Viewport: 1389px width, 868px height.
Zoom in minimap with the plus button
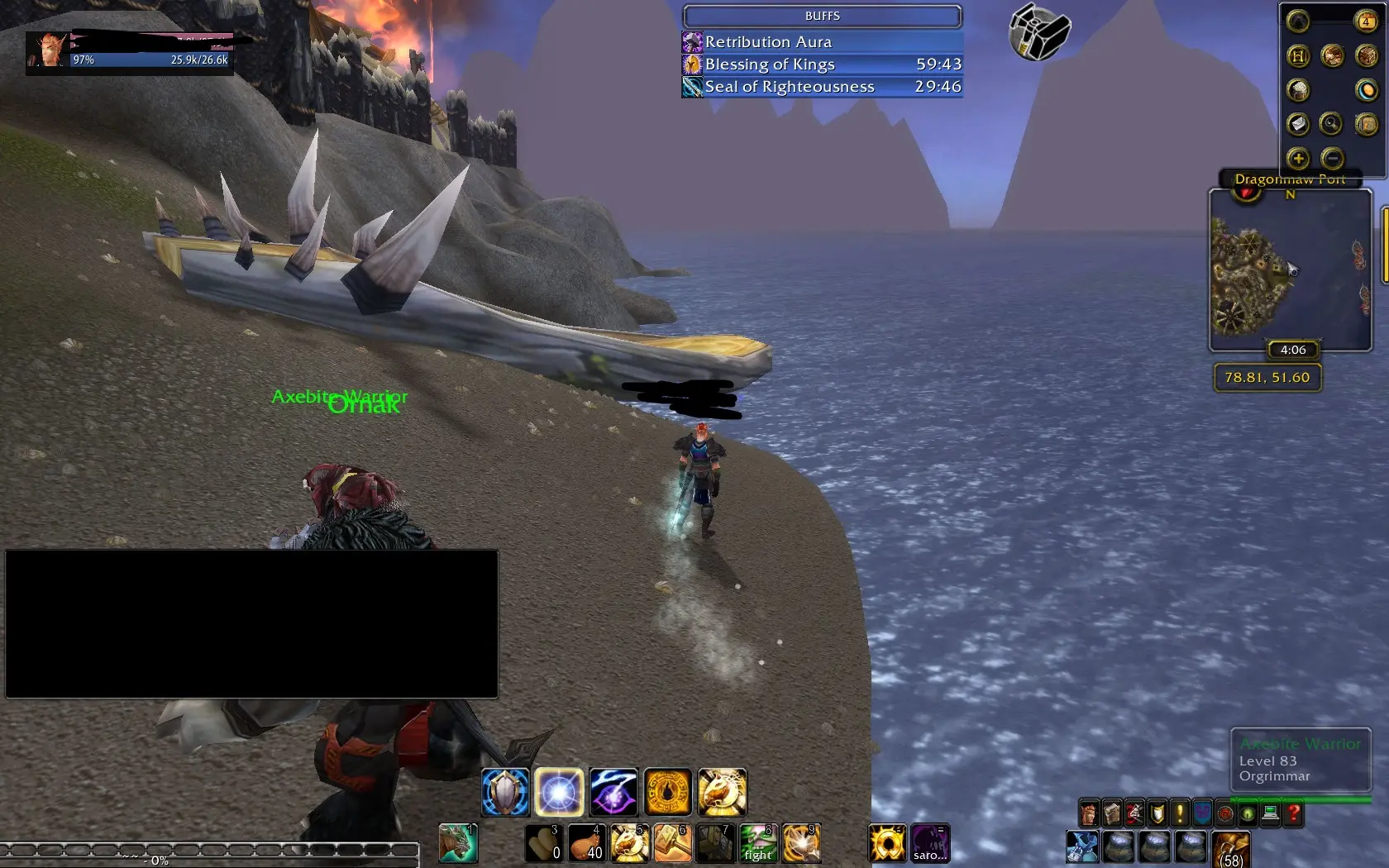(x=1297, y=159)
